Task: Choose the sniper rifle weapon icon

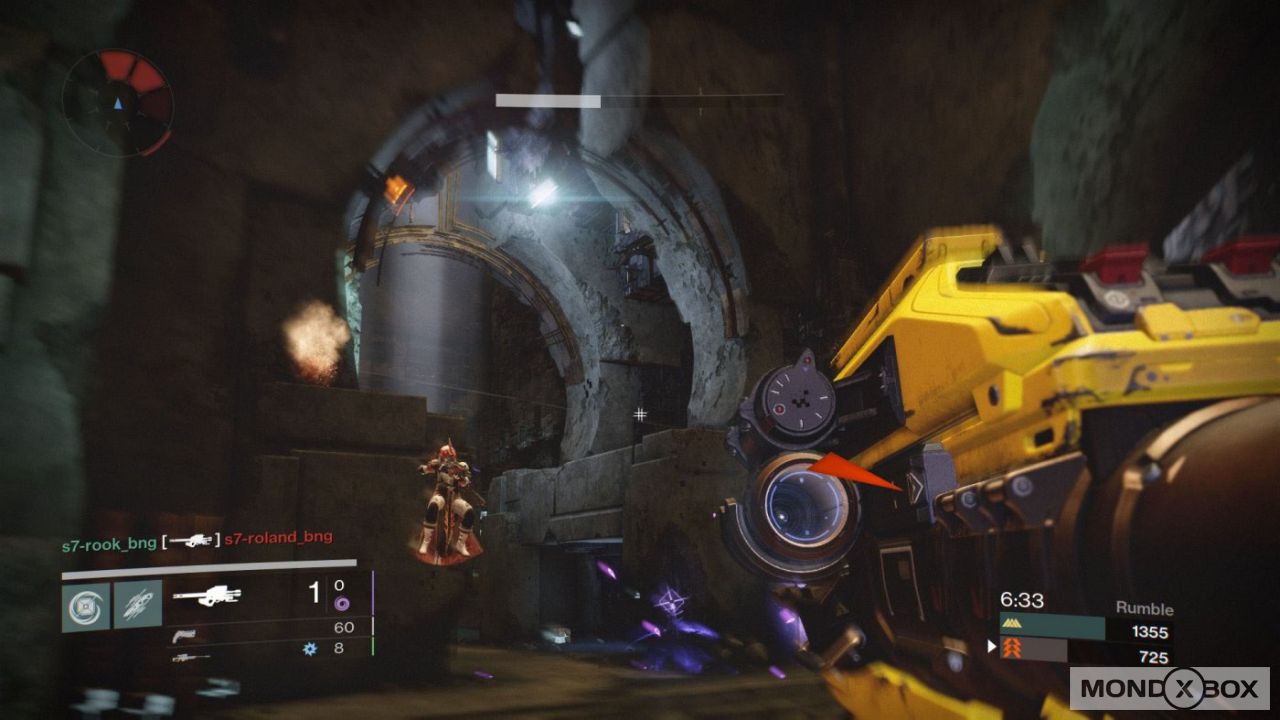Action: tap(189, 657)
